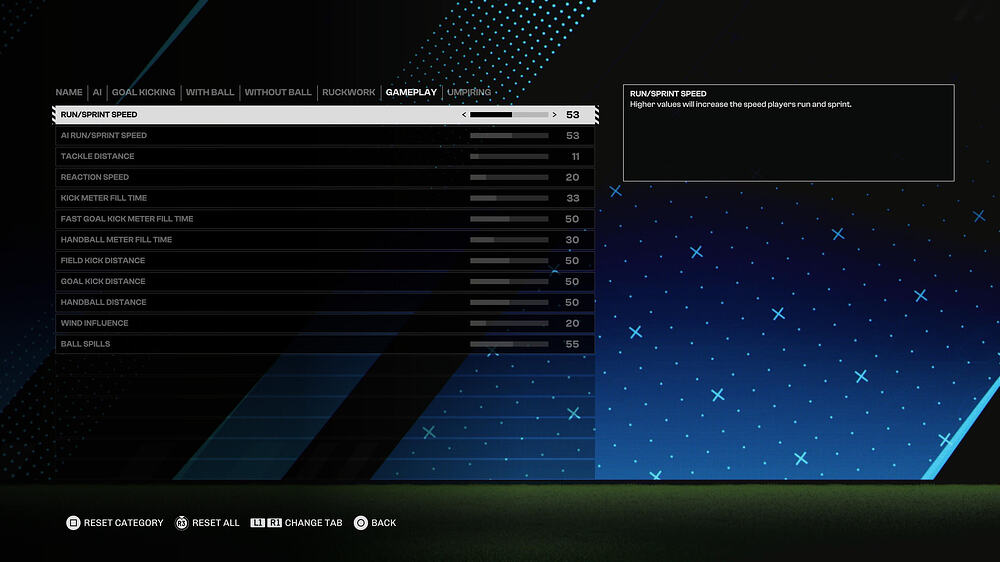Select the Reaction Speed setting
1000x562 pixels.
pos(324,178)
